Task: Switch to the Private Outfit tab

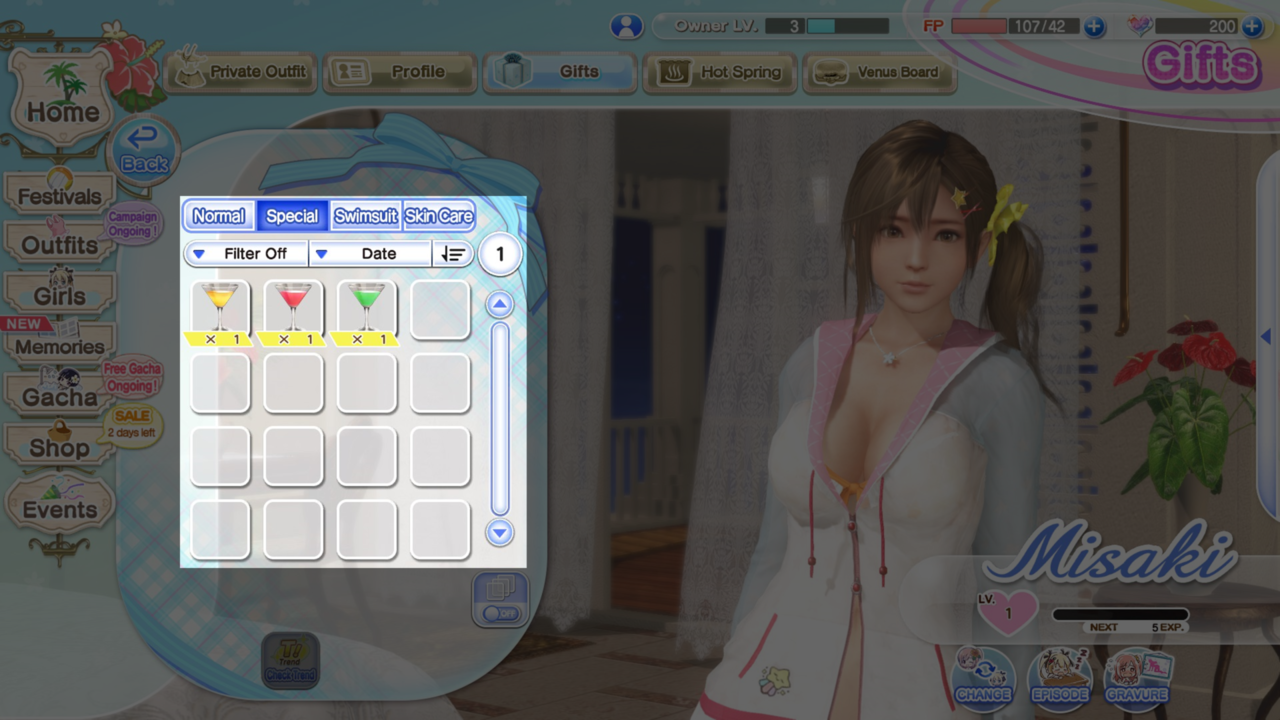Action: 240,72
